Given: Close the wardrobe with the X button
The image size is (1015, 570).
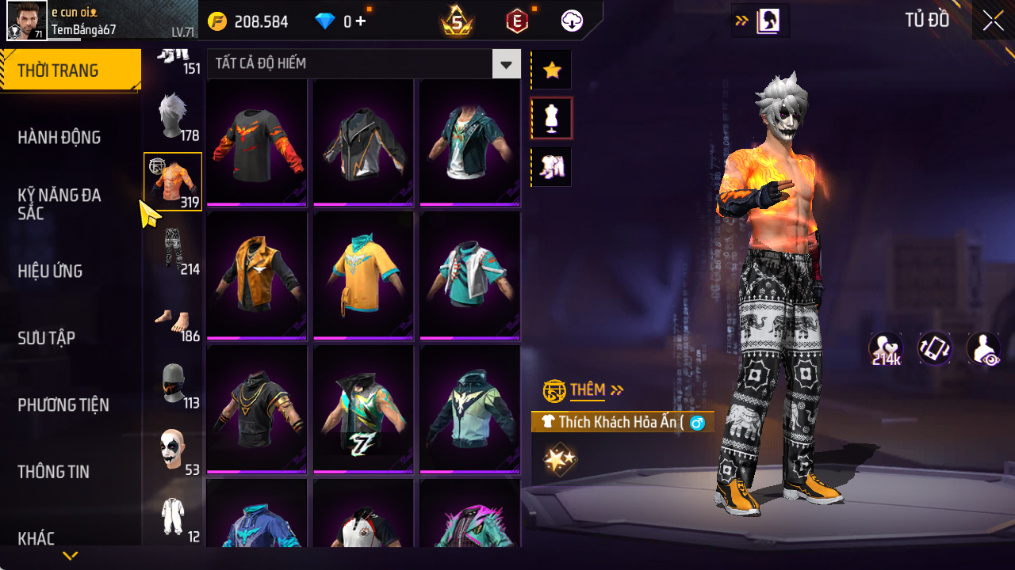Looking at the screenshot, I should pyautogui.click(x=992, y=21).
